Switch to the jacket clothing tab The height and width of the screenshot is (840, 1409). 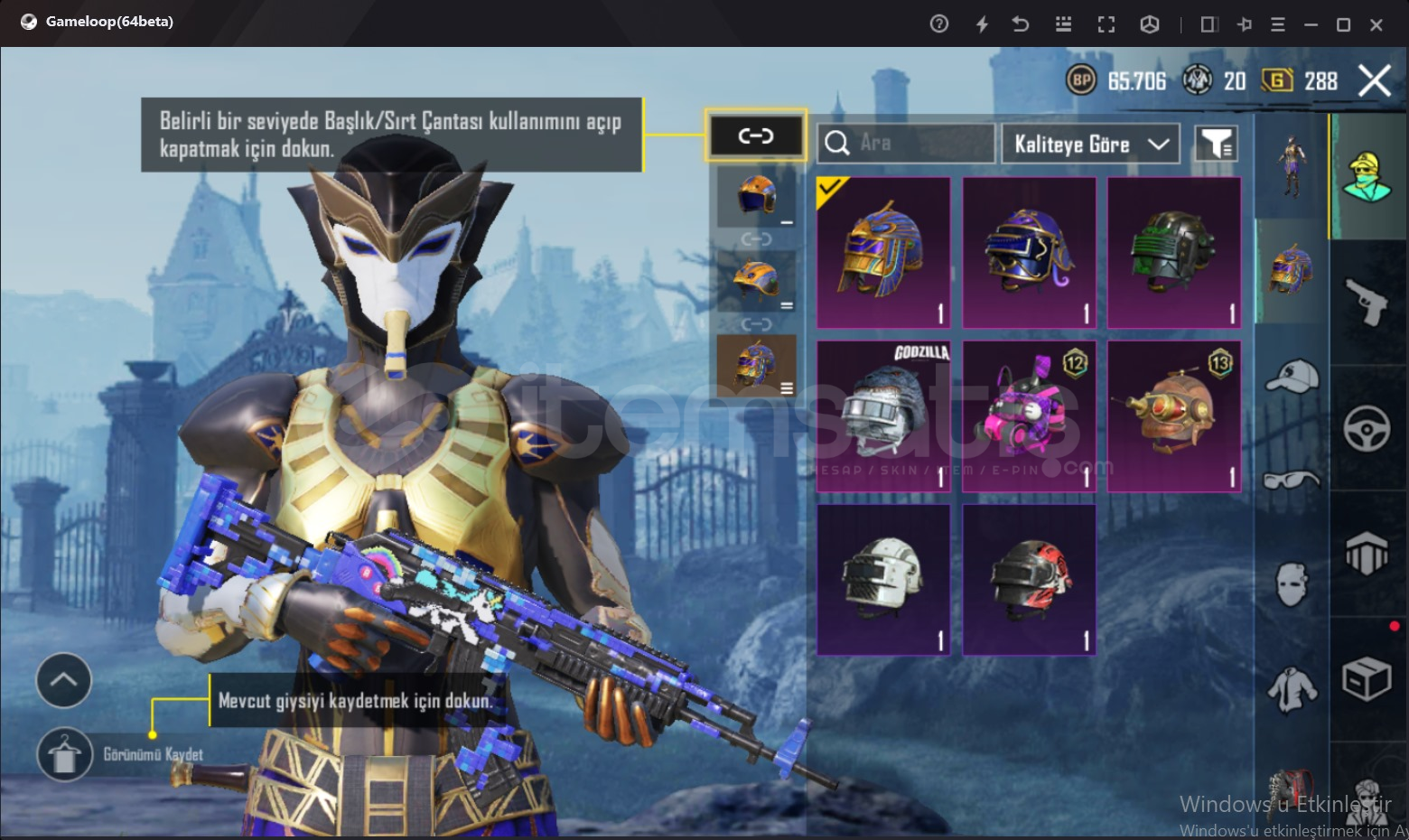[x=1292, y=690]
